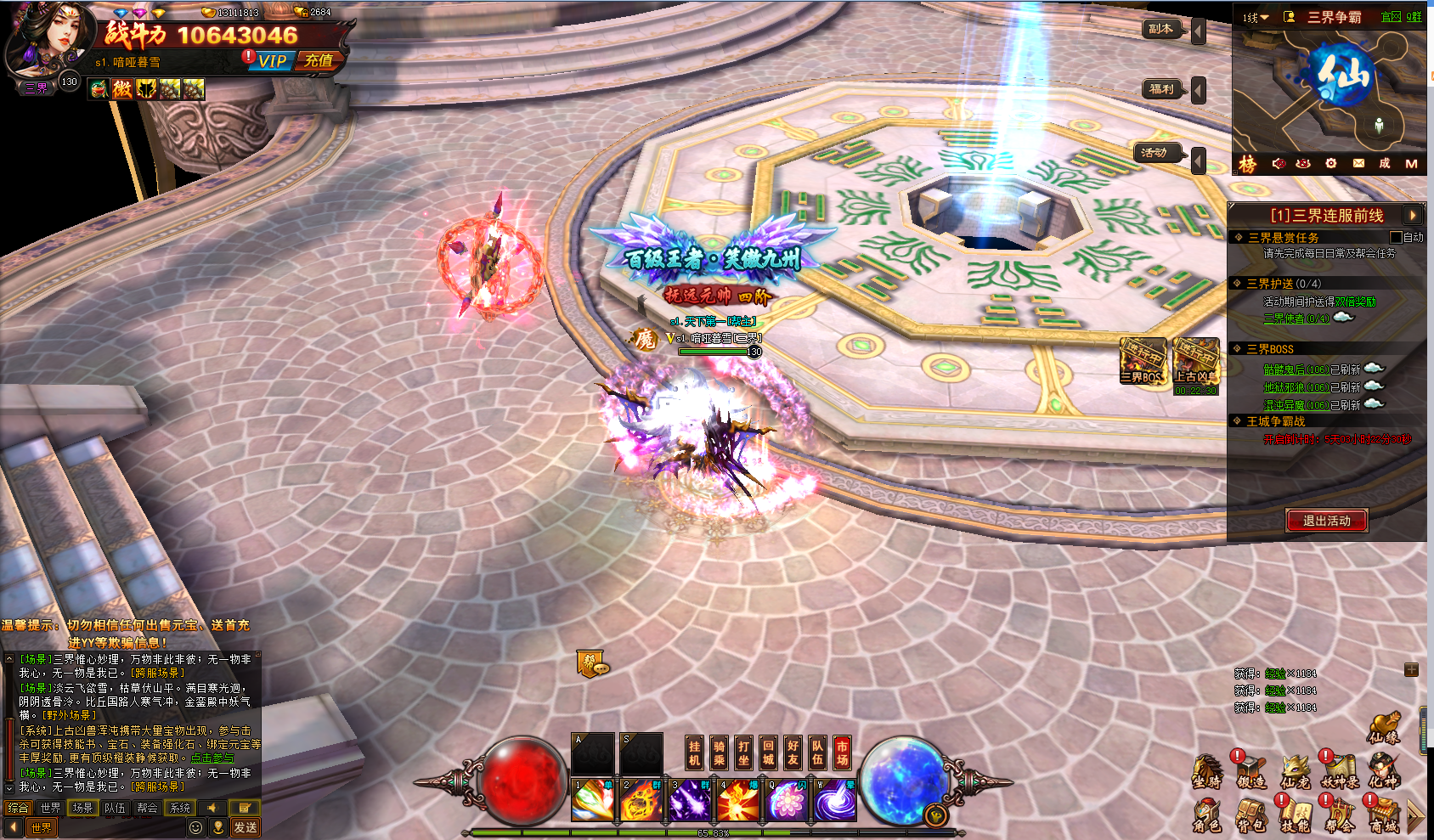Click the 退出活动 exit activity button
This screenshot has width=1434, height=840.
tap(1326, 521)
